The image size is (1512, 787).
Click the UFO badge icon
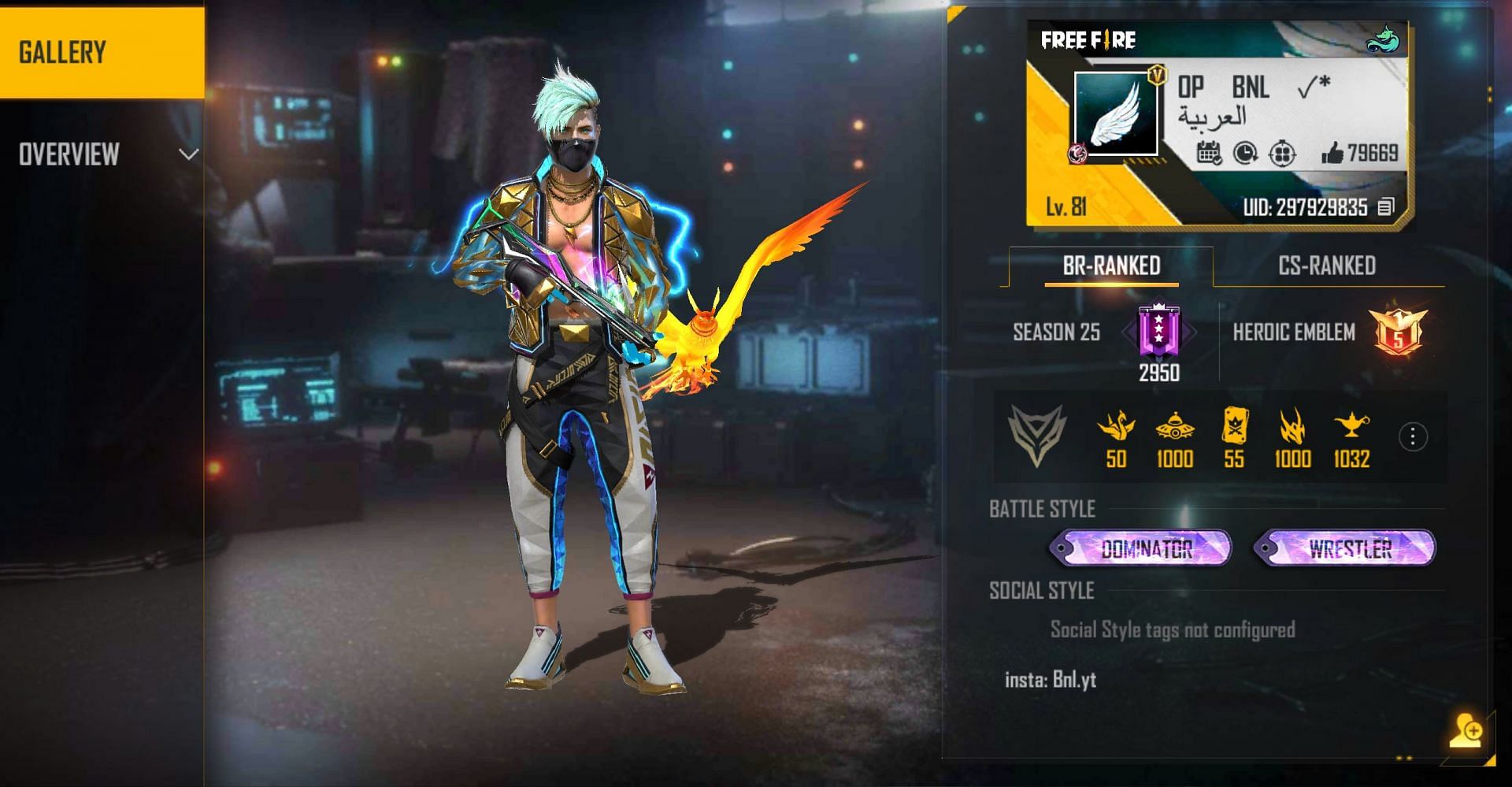coord(1175,428)
